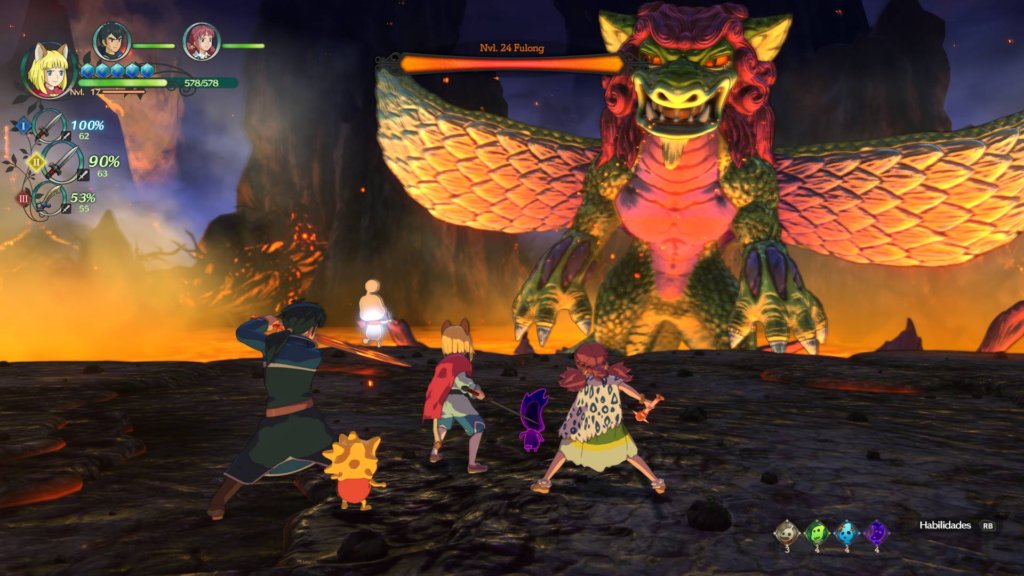Switch to the dark-haired party member portrait
1024x576 pixels.
click(111, 41)
